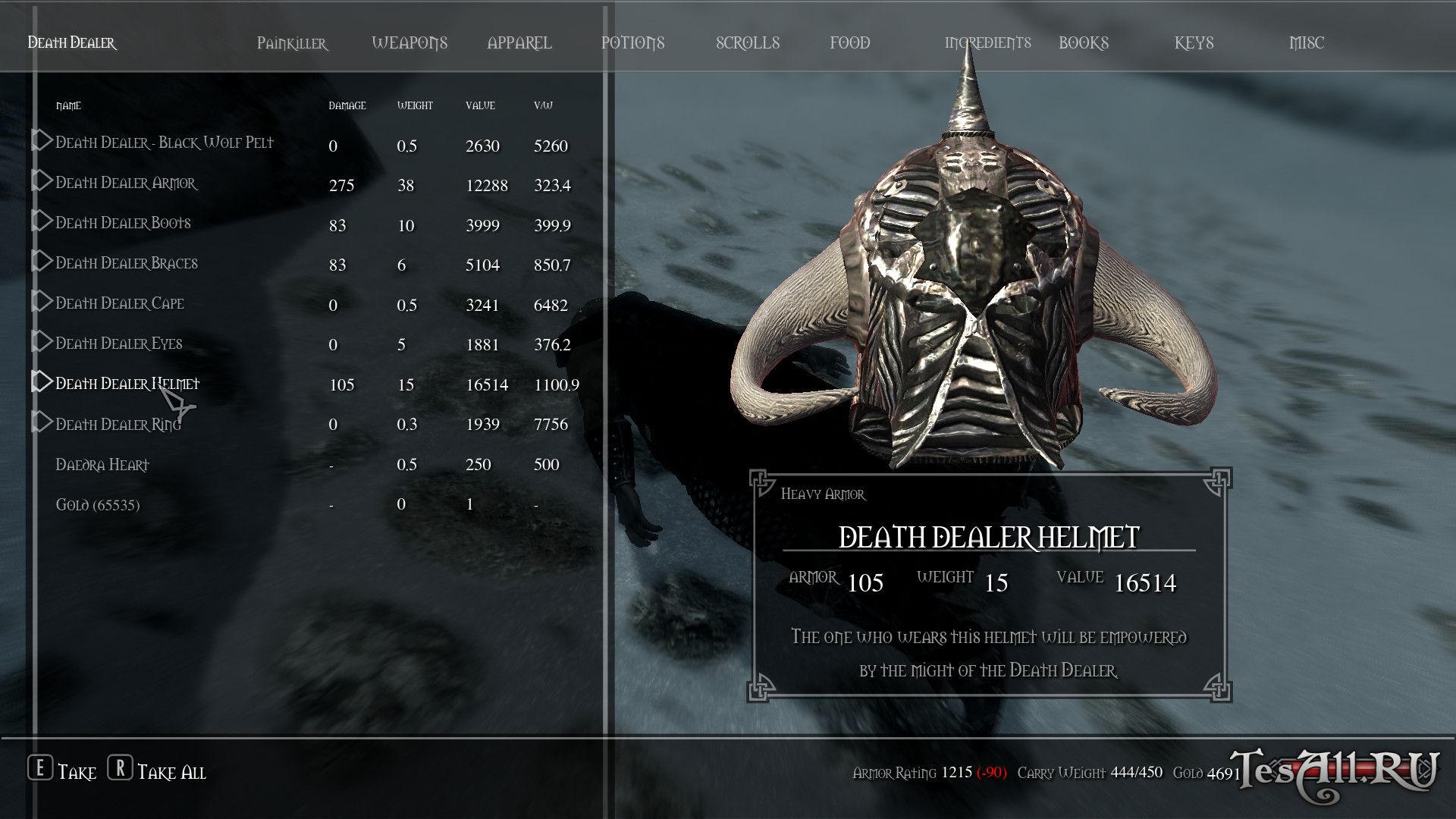Select the Death Dealer Boots entry
The width and height of the screenshot is (1456, 819).
[x=123, y=223]
